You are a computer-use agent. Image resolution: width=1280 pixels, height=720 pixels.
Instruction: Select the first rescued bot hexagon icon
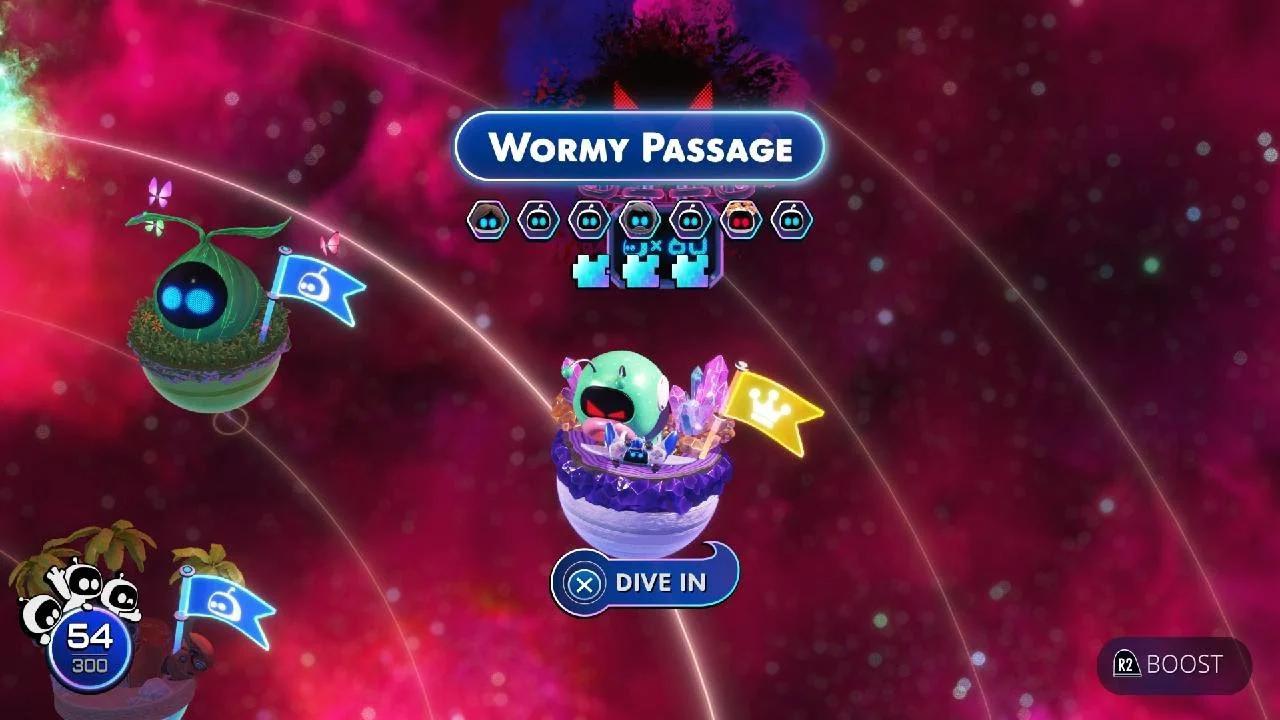(487, 218)
